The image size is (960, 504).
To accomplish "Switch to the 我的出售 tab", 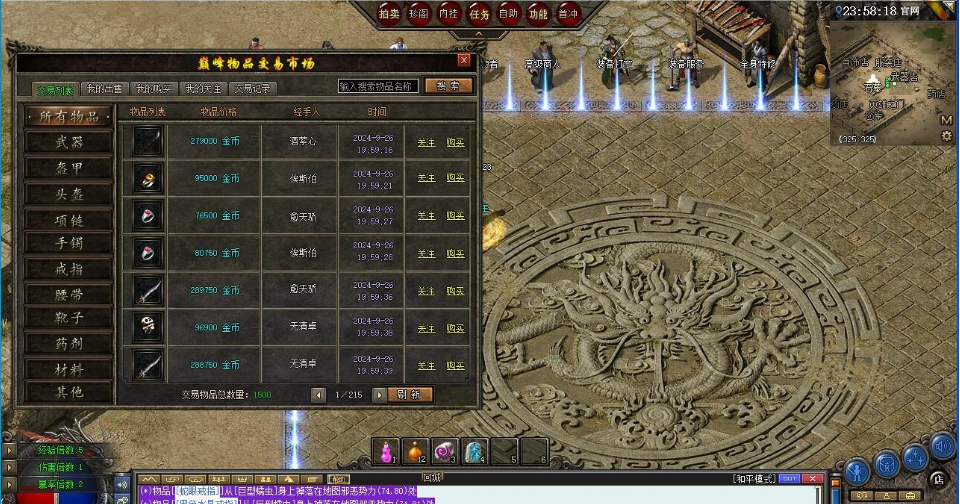I will 103,89.
